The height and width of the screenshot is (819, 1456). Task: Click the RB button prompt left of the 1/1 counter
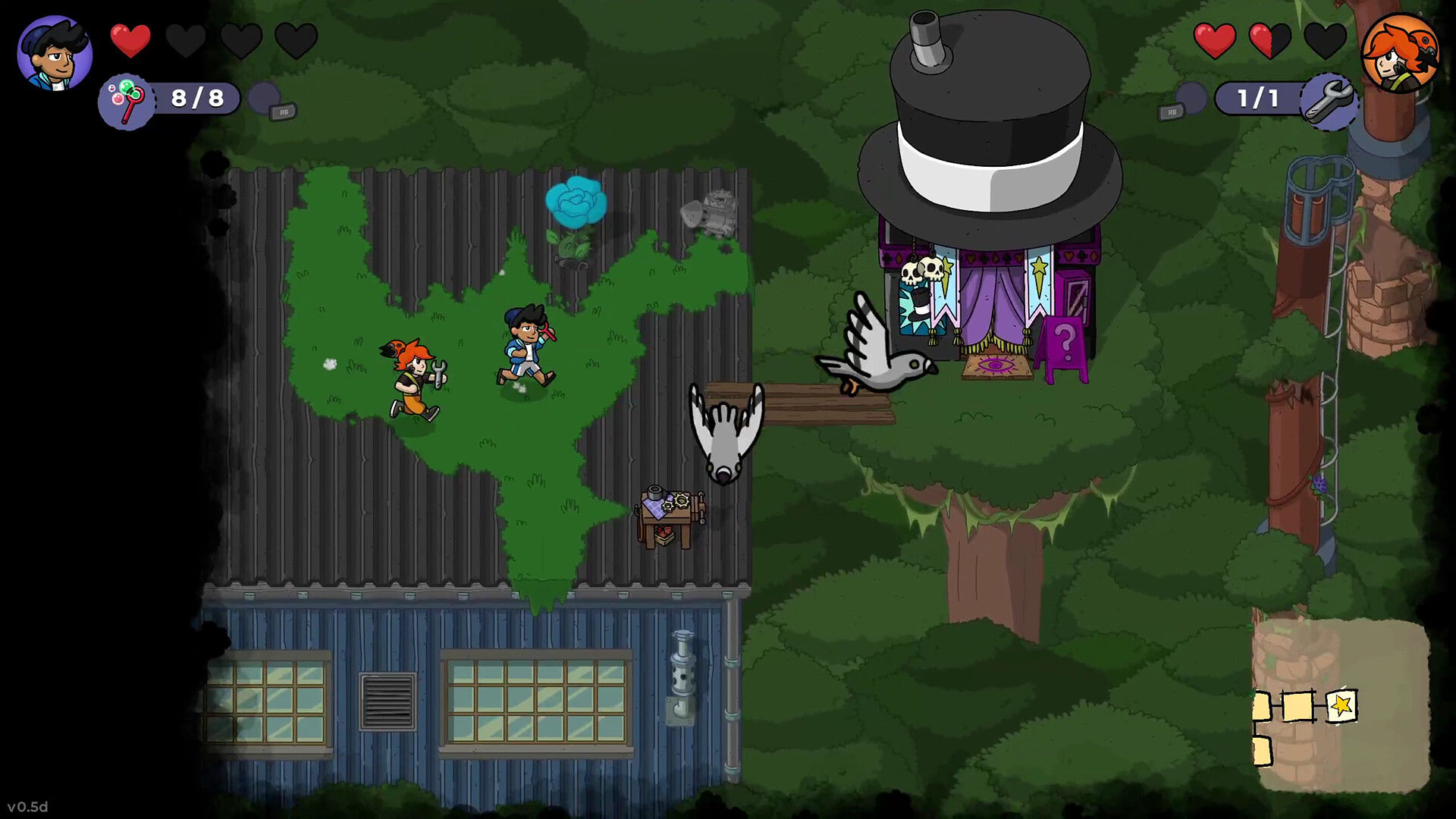[1172, 111]
